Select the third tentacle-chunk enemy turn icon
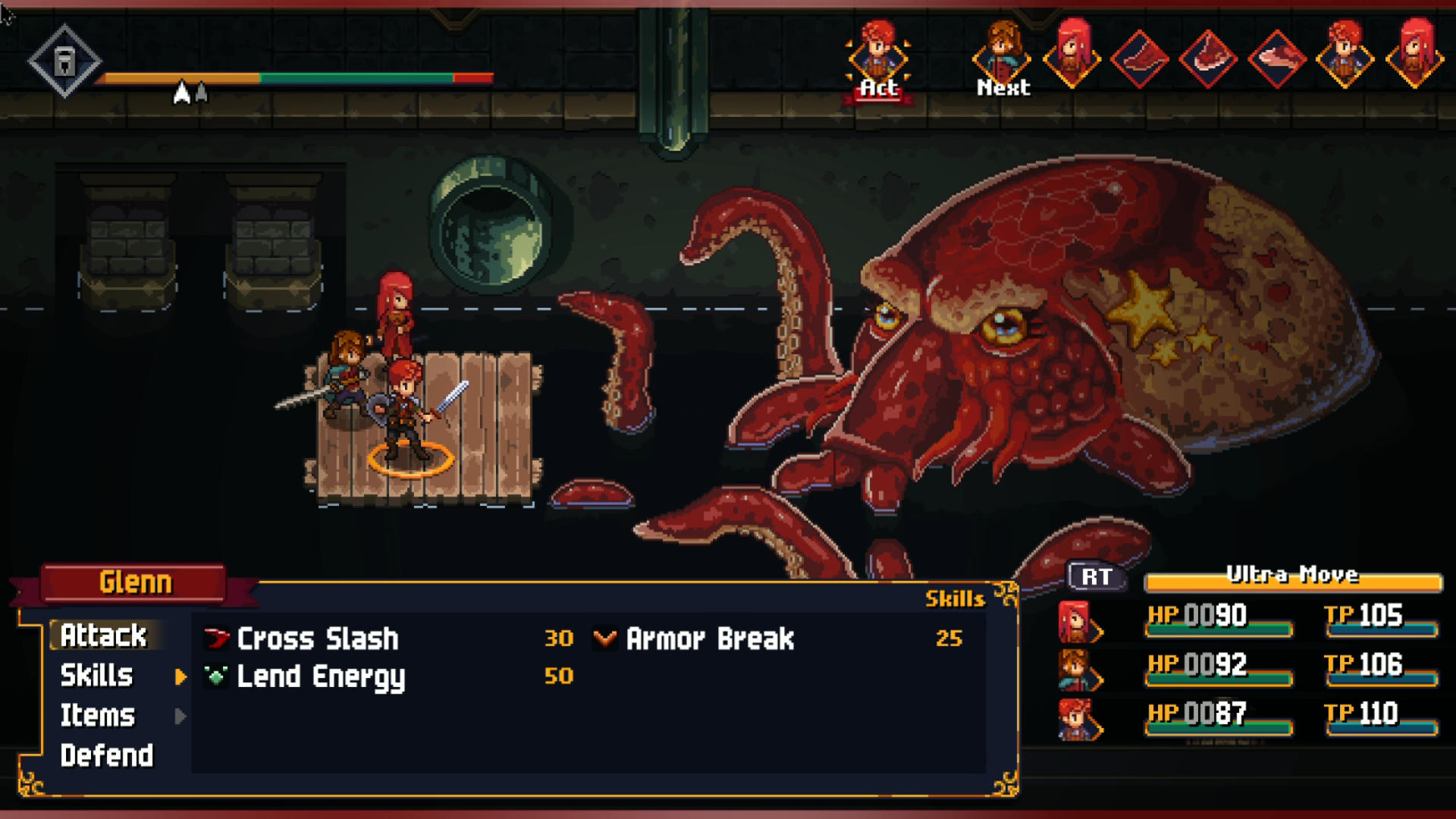Screen dimensions: 1456x819 click(x=1279, y=59)
